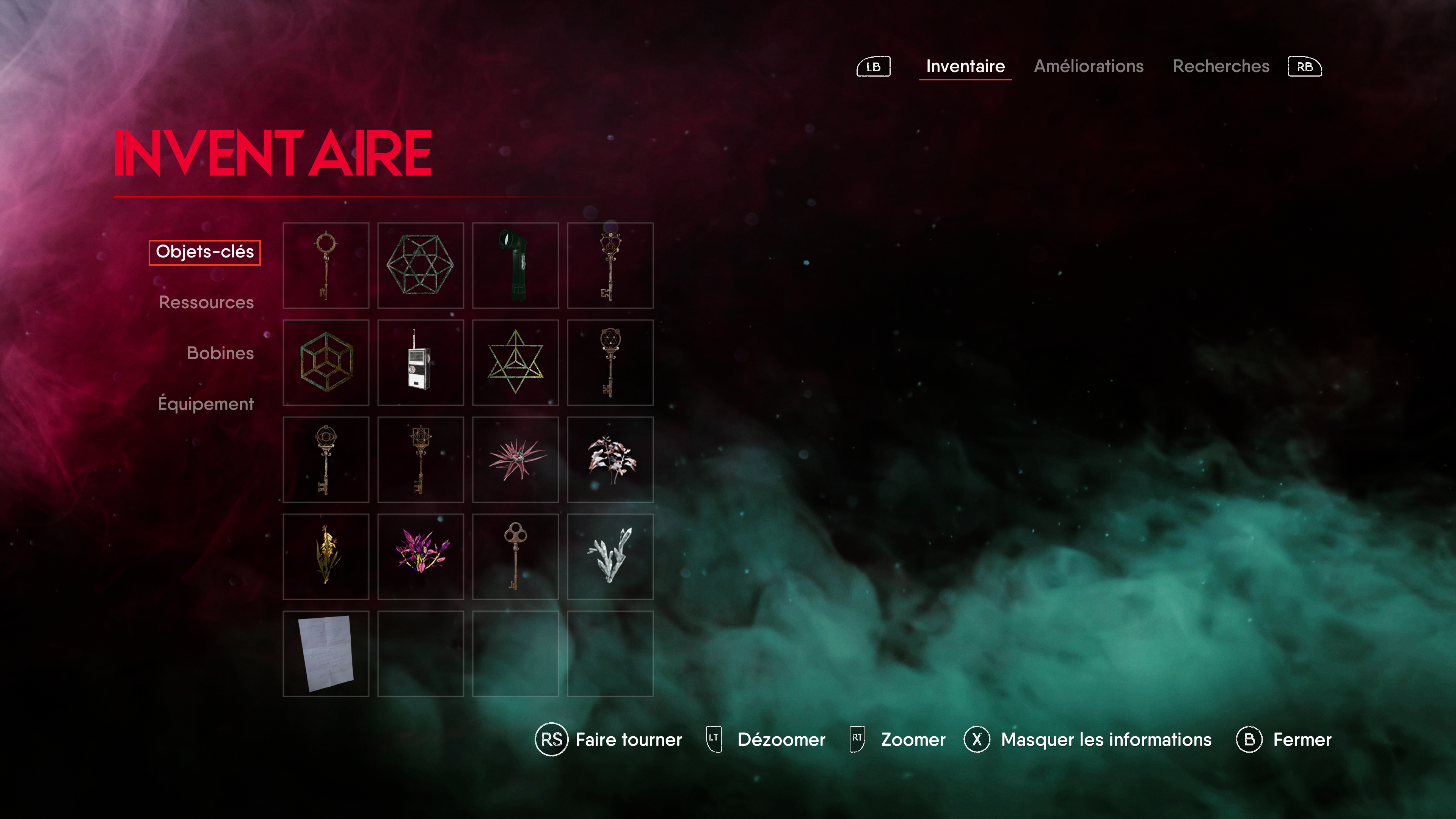
Task: Select the white coral-like plant slot
Action: click(610, 557)
